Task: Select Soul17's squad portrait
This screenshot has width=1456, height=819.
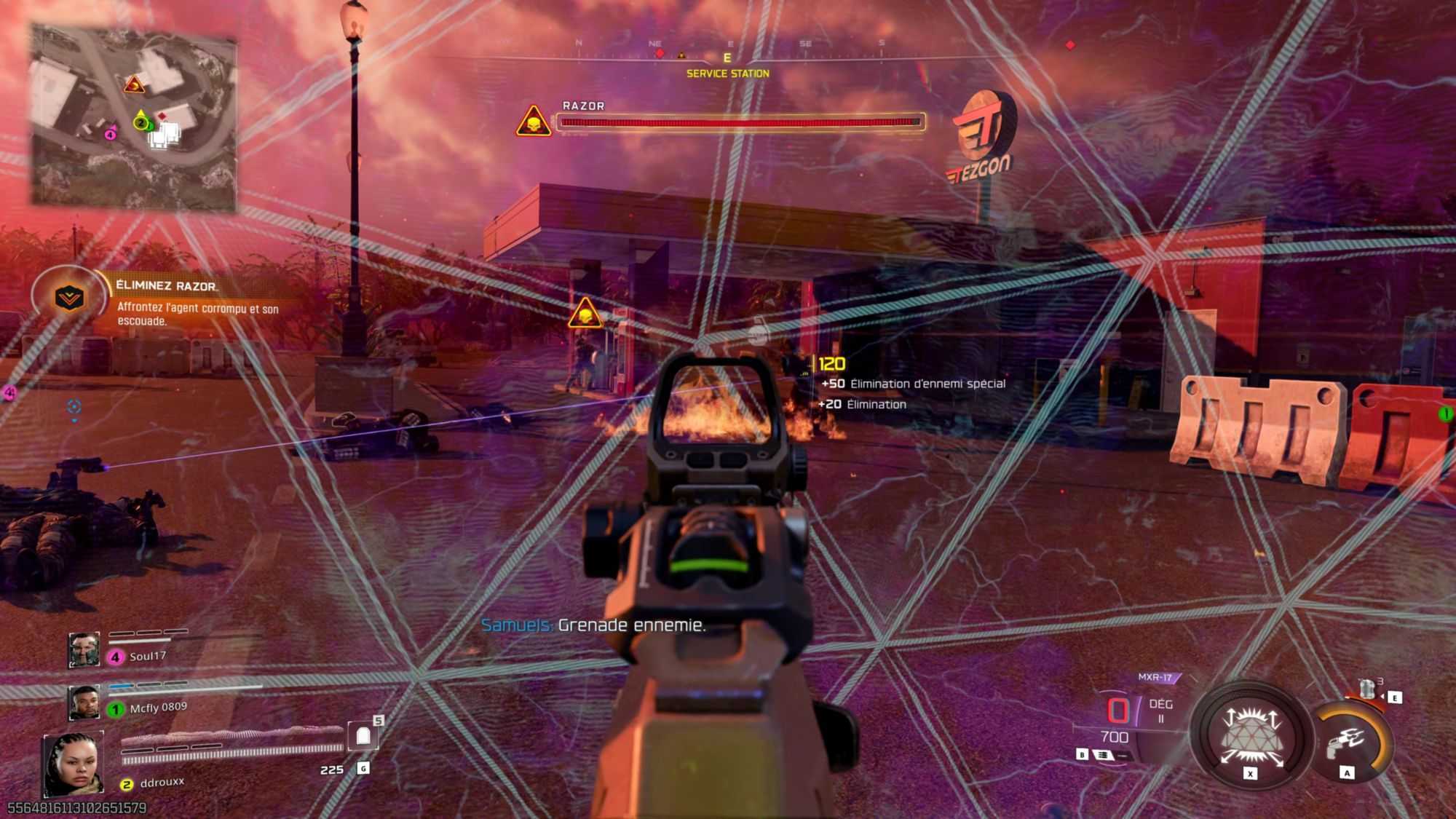Action: tap(84, 649)
